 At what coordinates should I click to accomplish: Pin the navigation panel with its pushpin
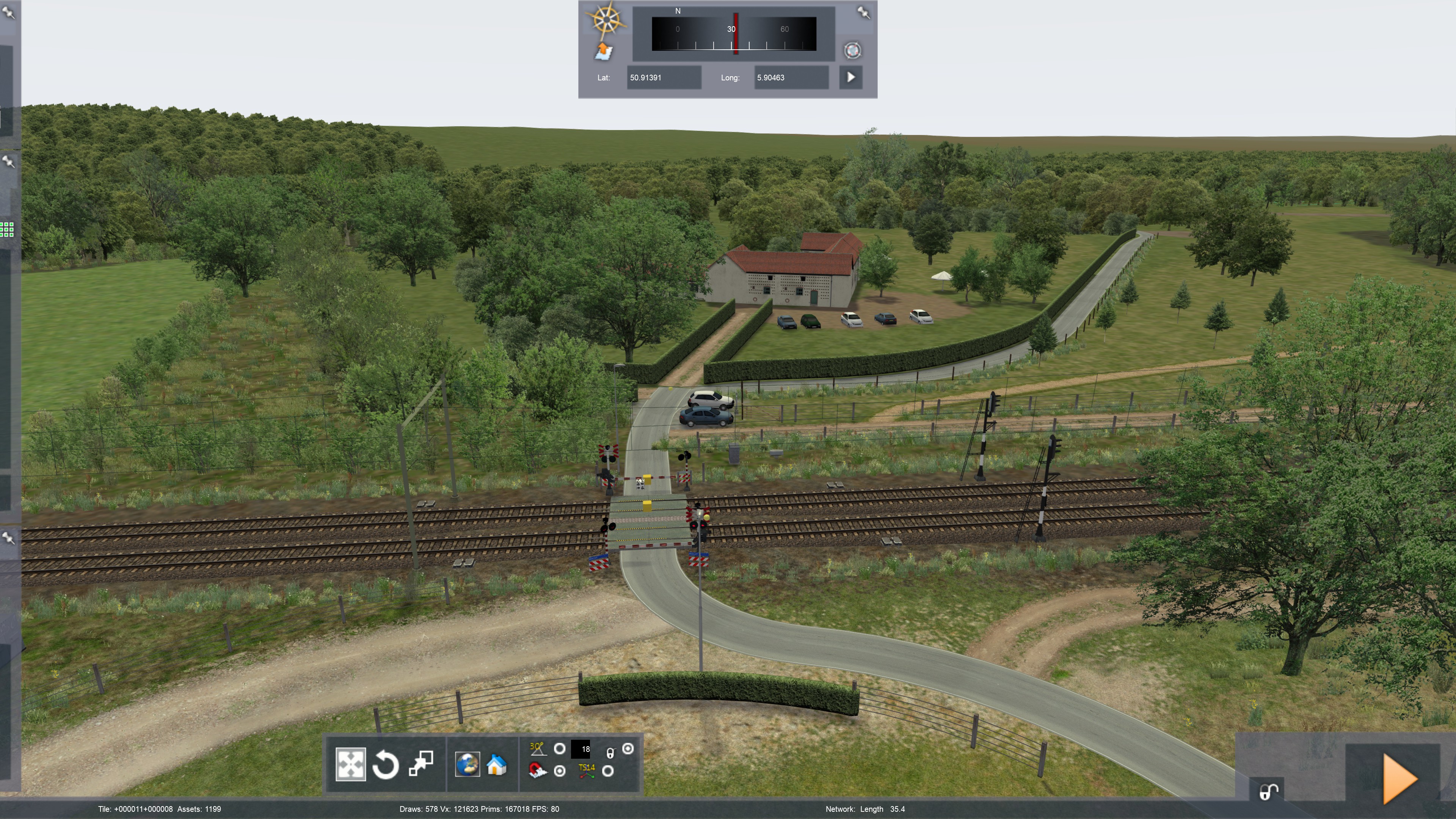point(863,13)
